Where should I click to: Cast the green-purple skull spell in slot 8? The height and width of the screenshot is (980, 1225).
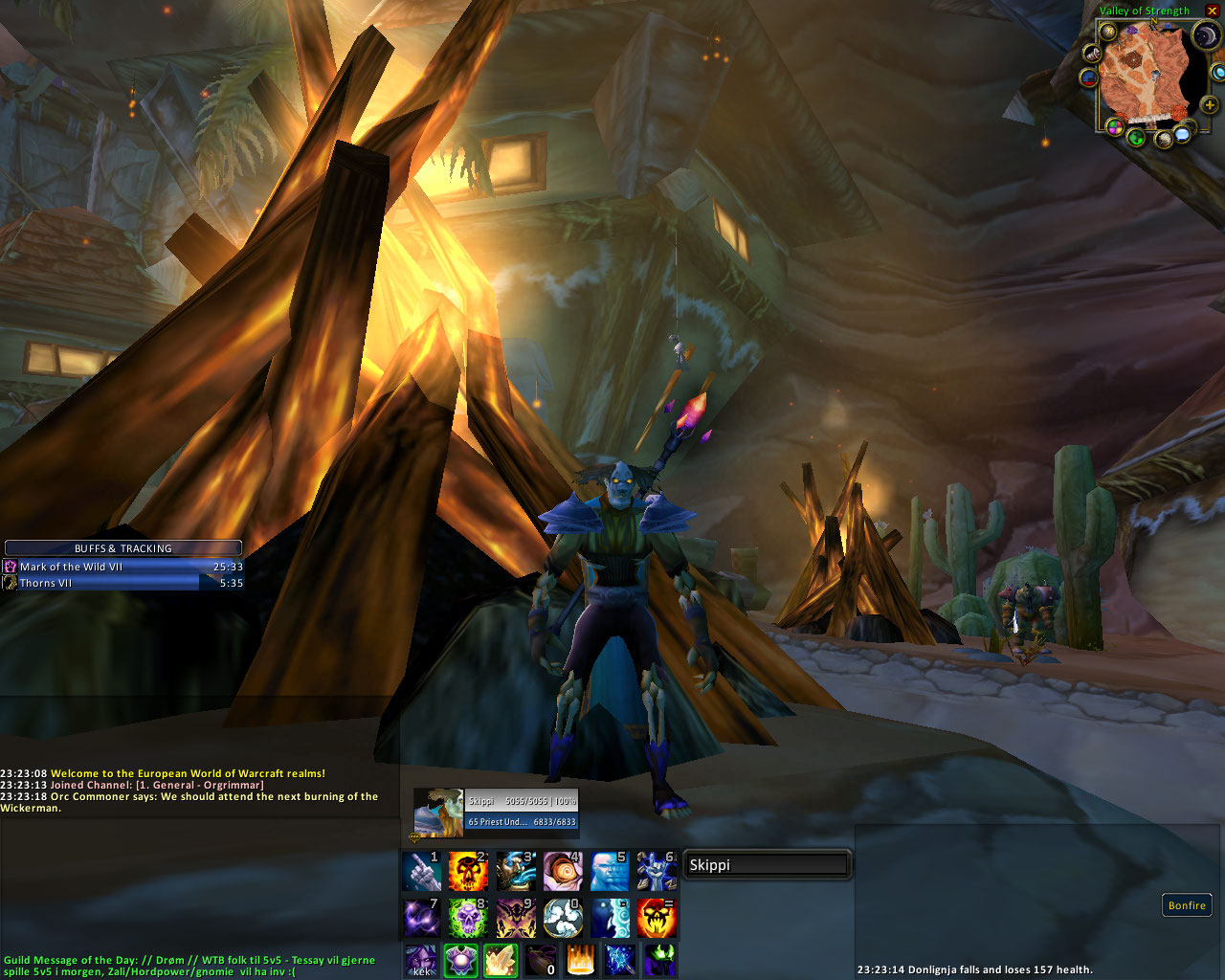click(468, 918)
